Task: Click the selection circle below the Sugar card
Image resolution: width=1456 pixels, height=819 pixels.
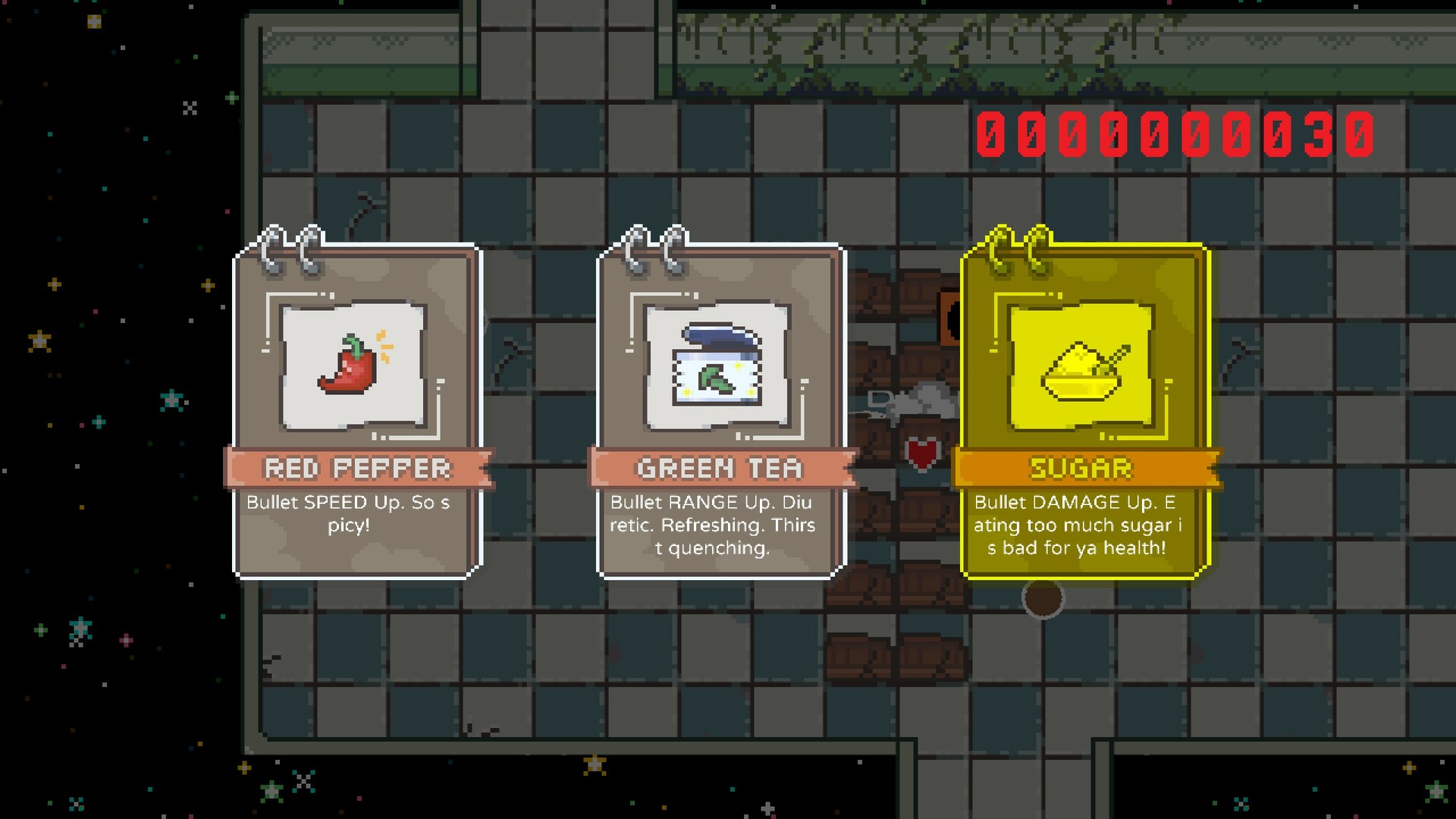Action: click(x=1043, y=599)
